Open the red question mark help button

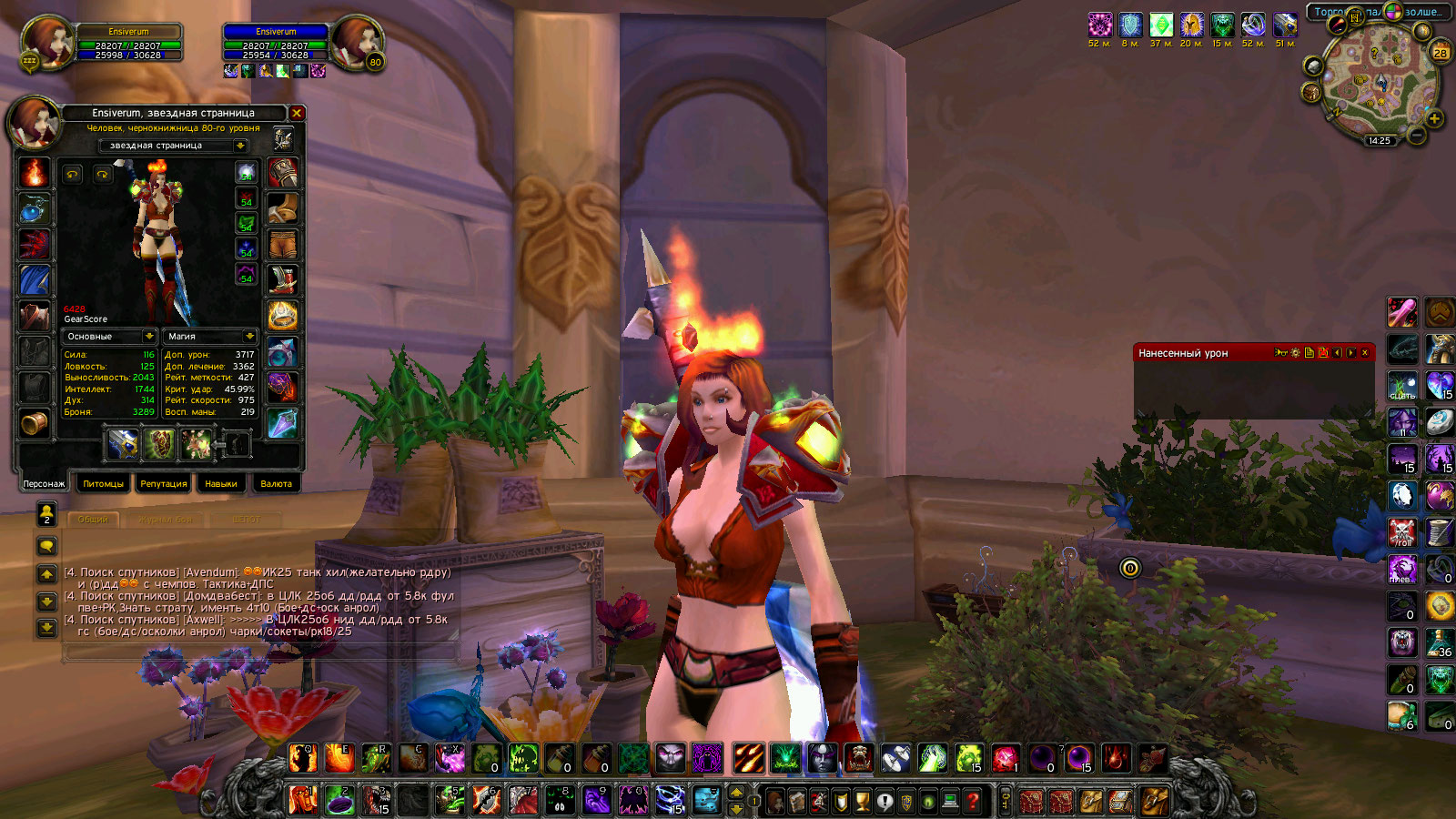(x=973, y=802)
